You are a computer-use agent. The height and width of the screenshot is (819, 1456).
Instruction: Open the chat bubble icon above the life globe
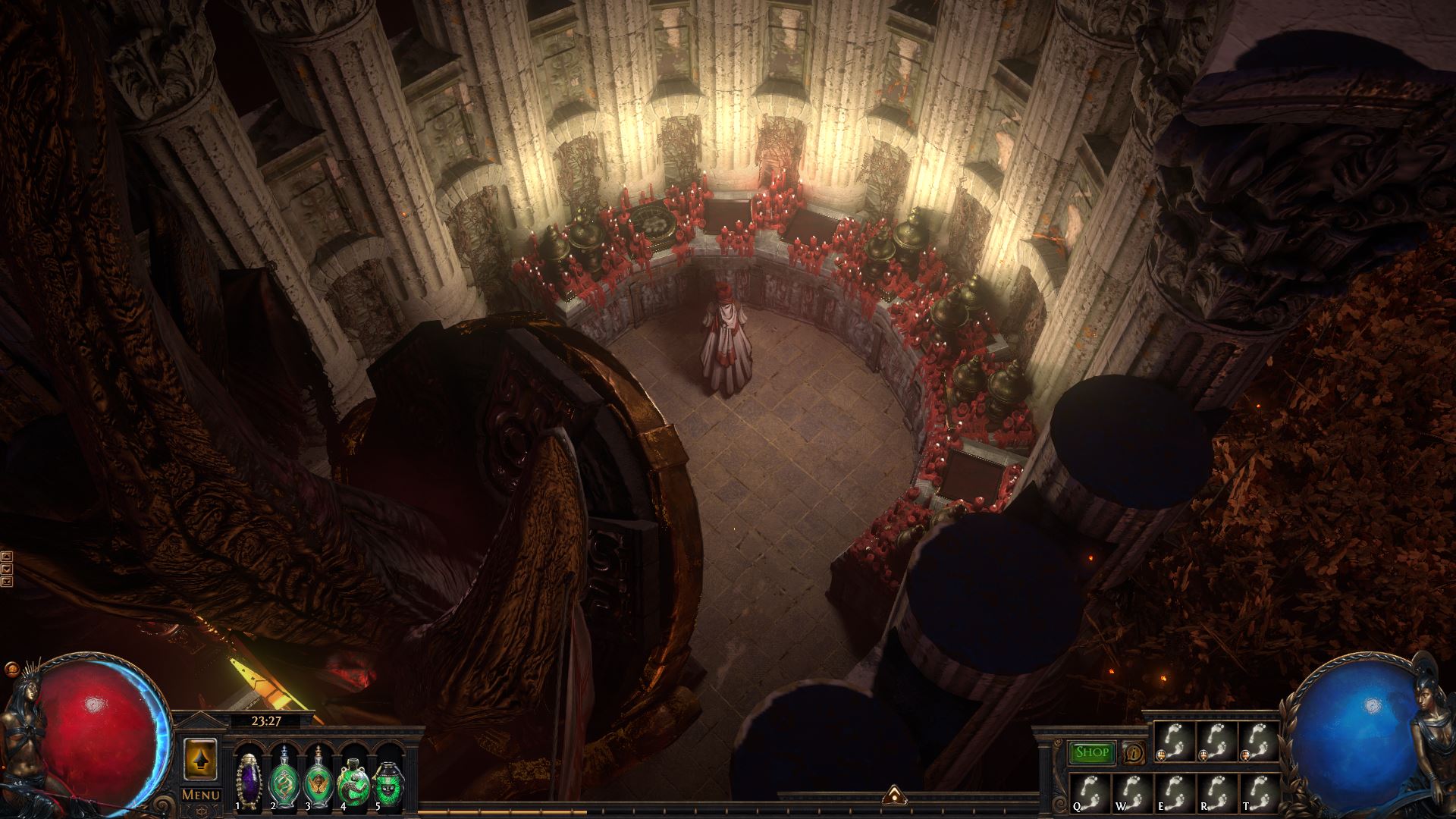(x=11, y=670)
